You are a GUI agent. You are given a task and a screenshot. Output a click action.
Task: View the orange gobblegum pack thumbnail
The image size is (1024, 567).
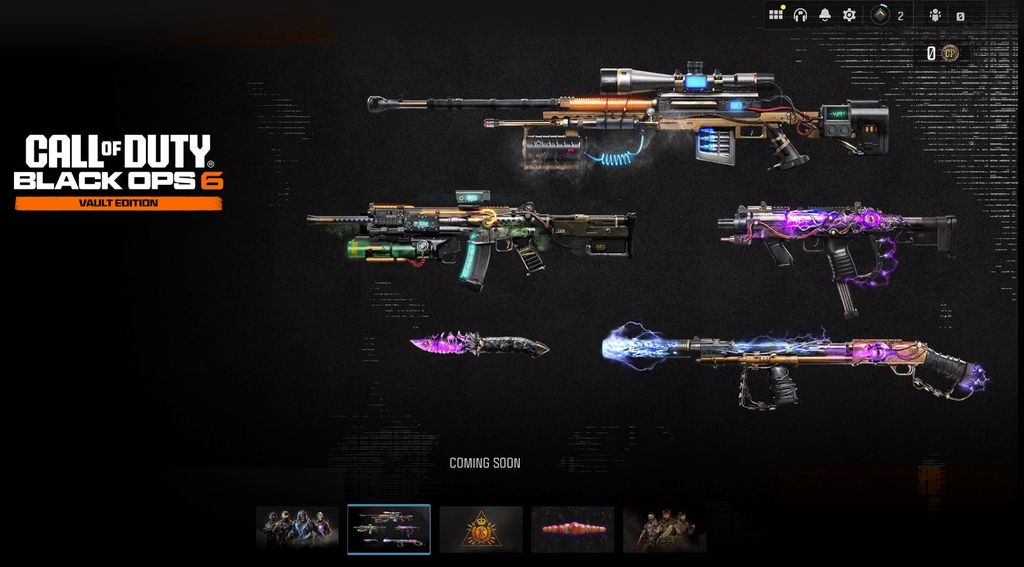click(x=573, y=529)
